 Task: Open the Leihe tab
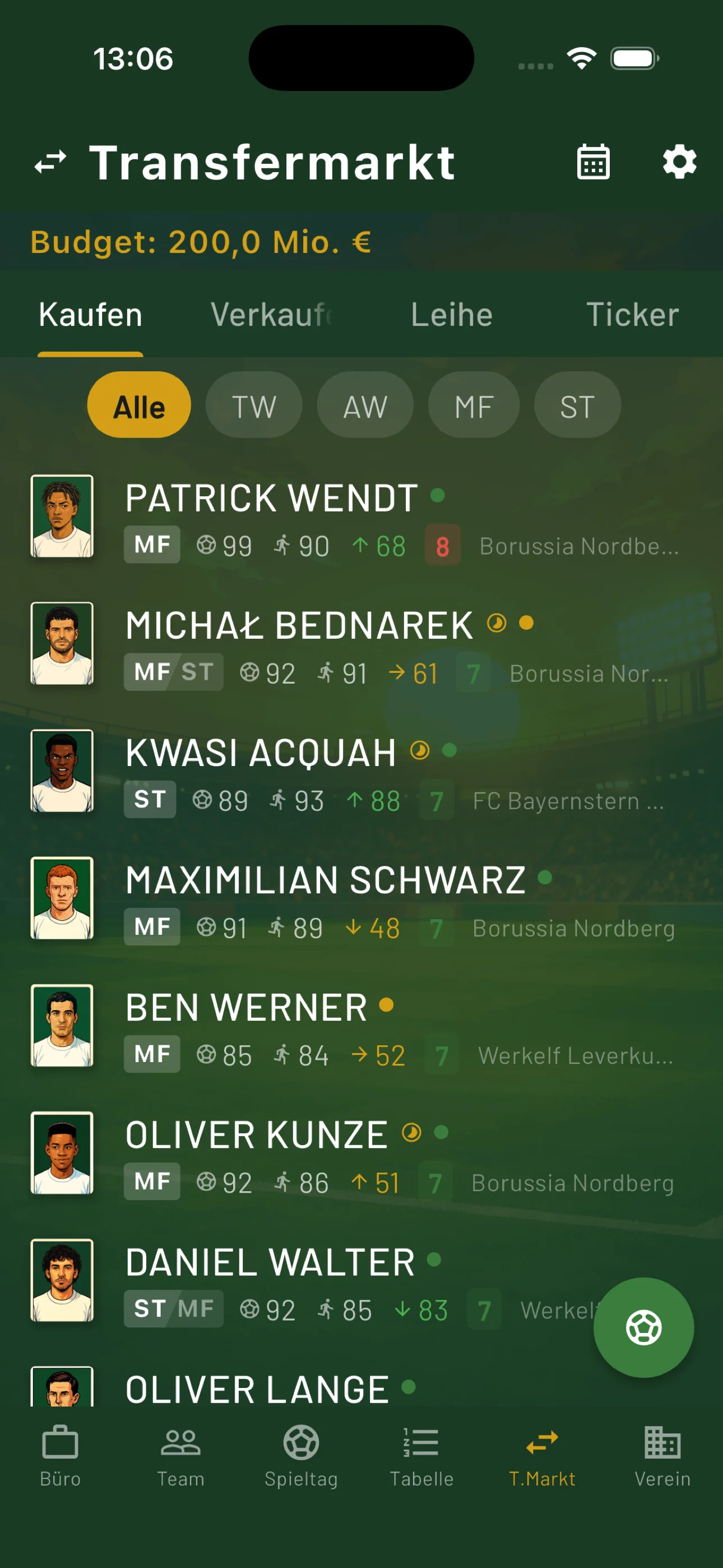click(452, 315)
